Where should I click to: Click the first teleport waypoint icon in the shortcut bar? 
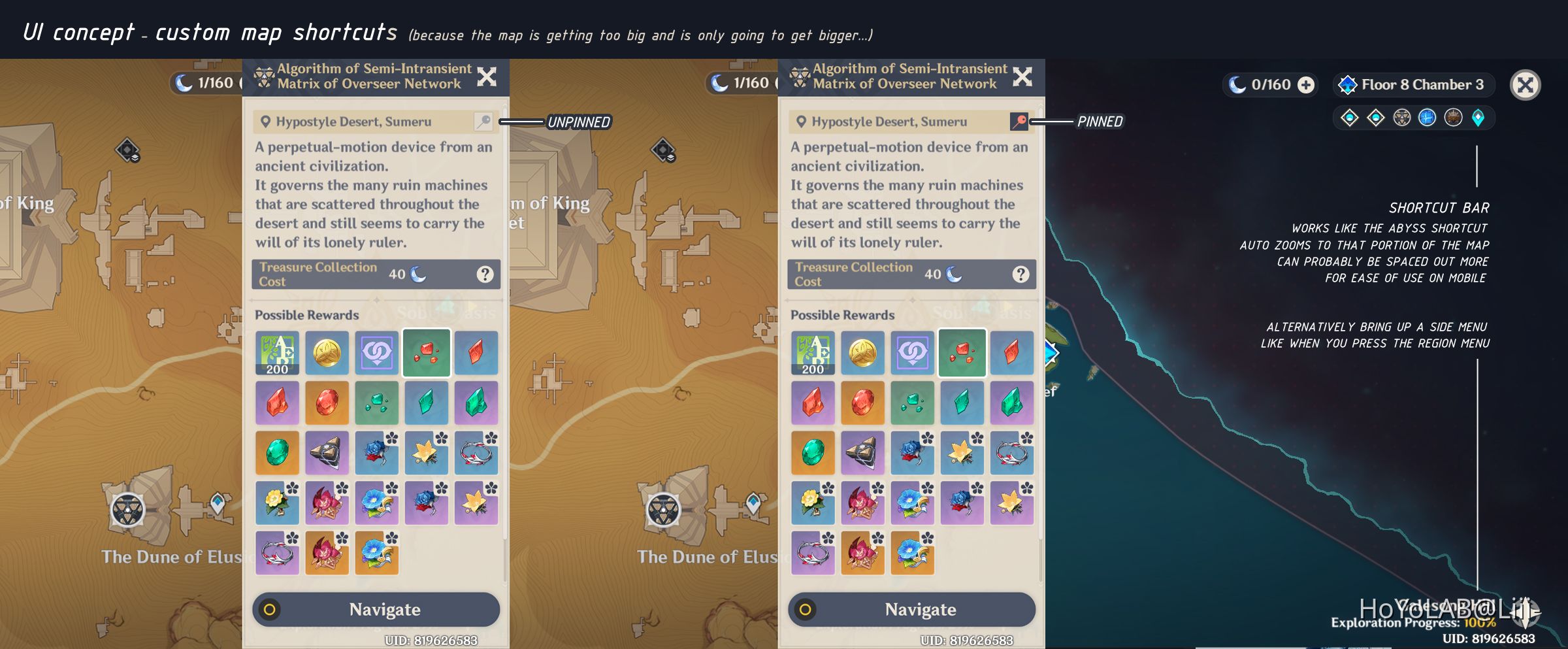click(x=1349, y=118)
